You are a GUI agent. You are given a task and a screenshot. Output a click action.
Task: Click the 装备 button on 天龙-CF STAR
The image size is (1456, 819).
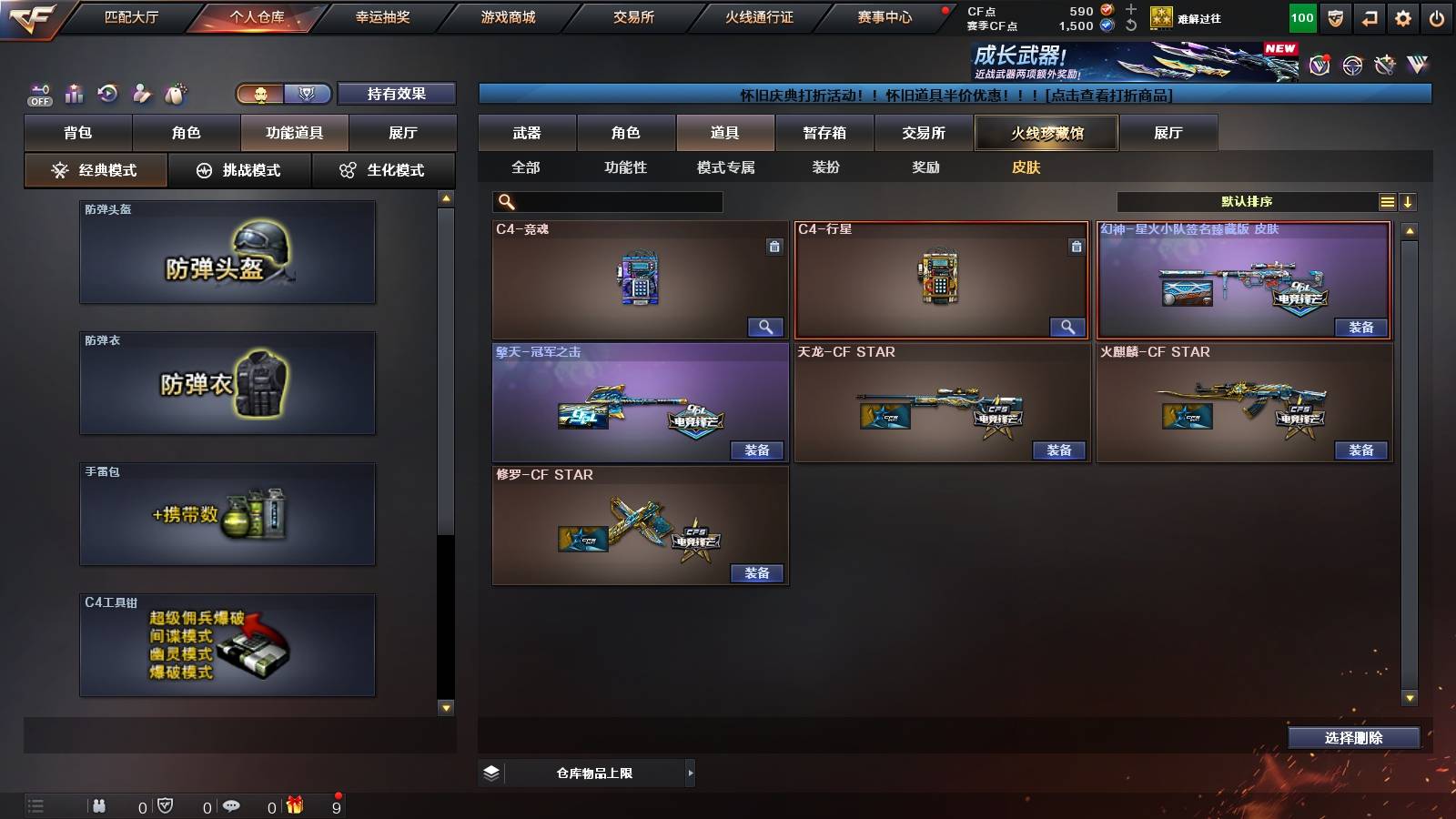pyautogui.click(x=1061, y=450)
